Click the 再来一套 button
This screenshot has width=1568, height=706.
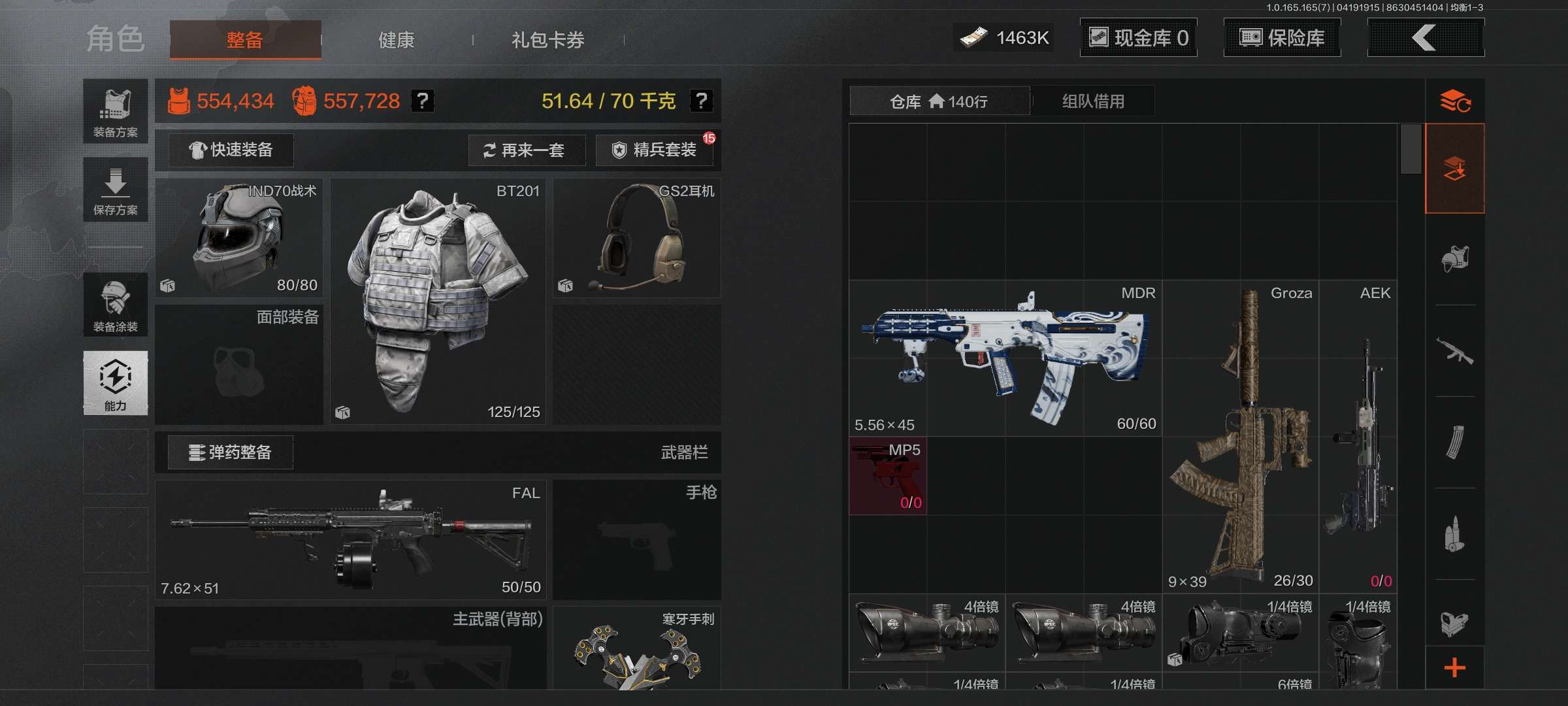coord(527,150)
